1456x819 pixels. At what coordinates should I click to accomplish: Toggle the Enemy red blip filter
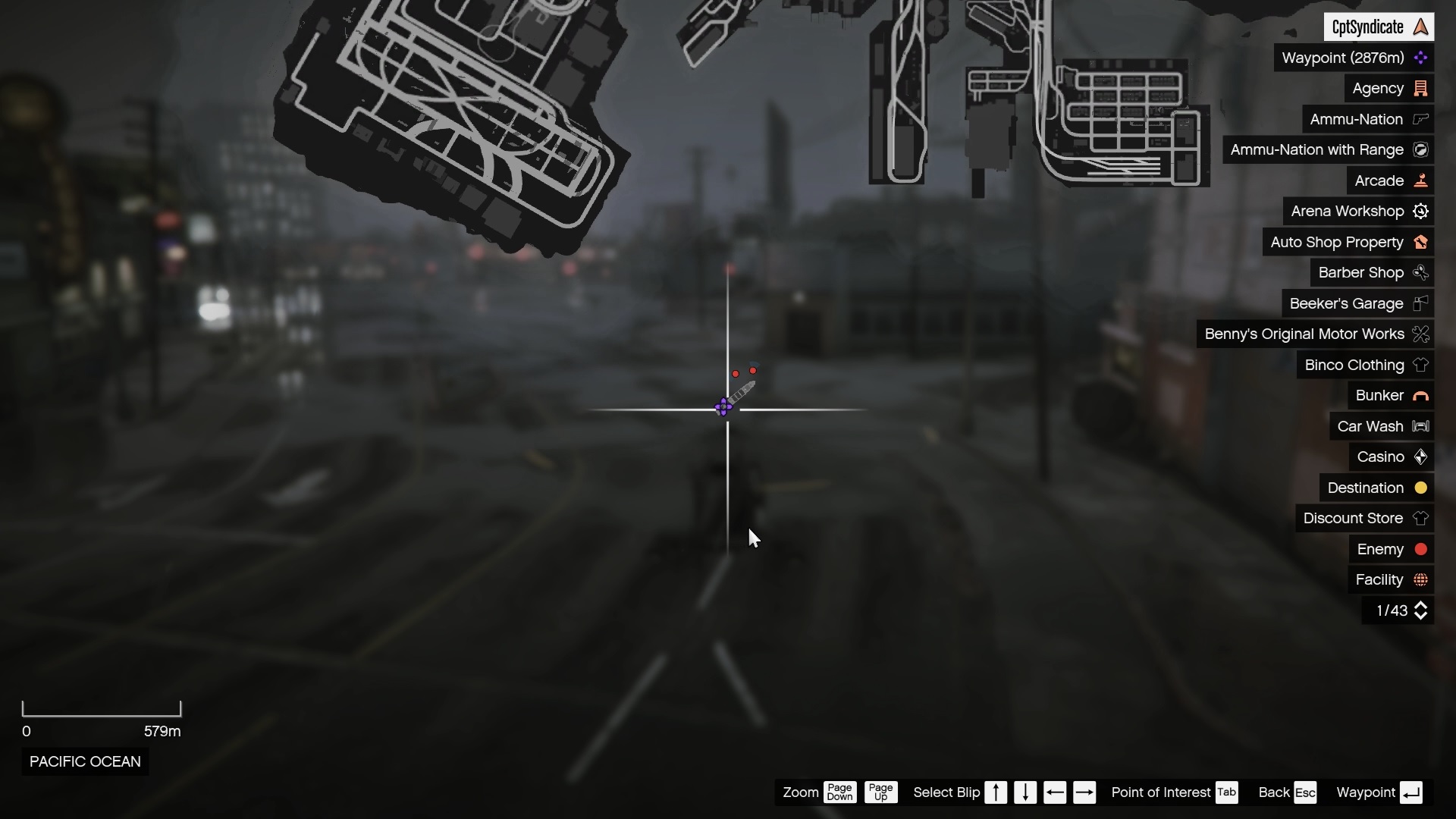click(1421, 549)
